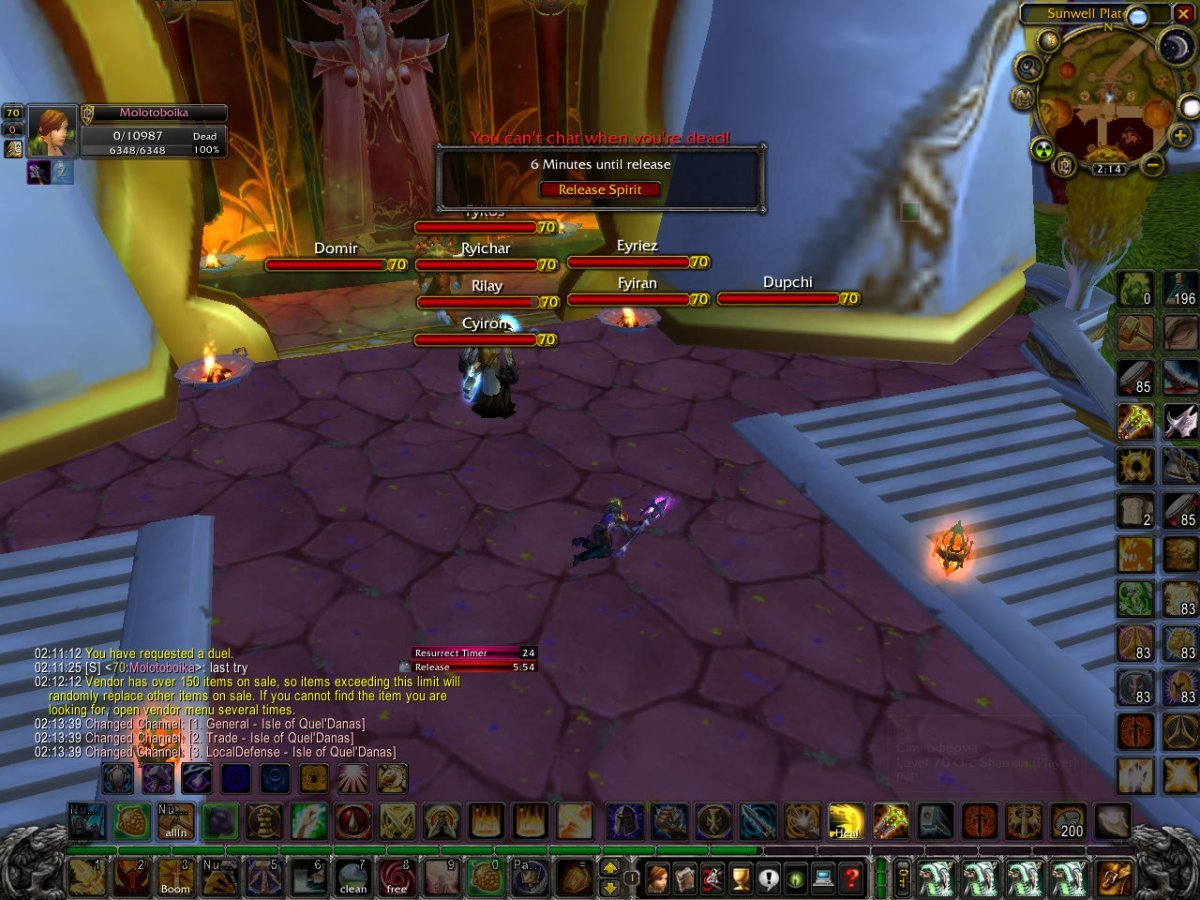Click the green radiation minimap button

tap(1045, 148)
